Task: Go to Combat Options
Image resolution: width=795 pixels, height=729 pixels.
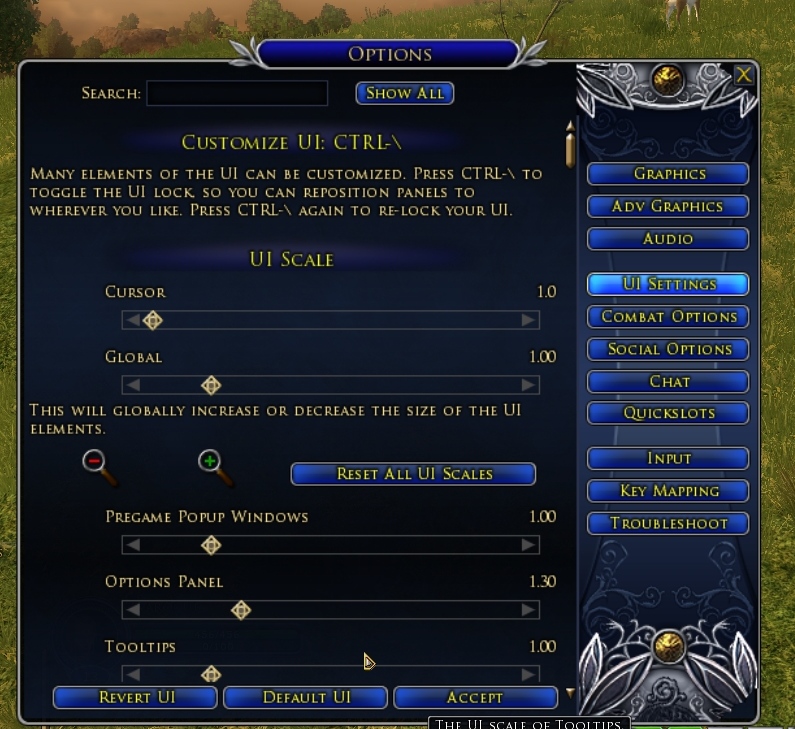Action: tap(668, 316)
